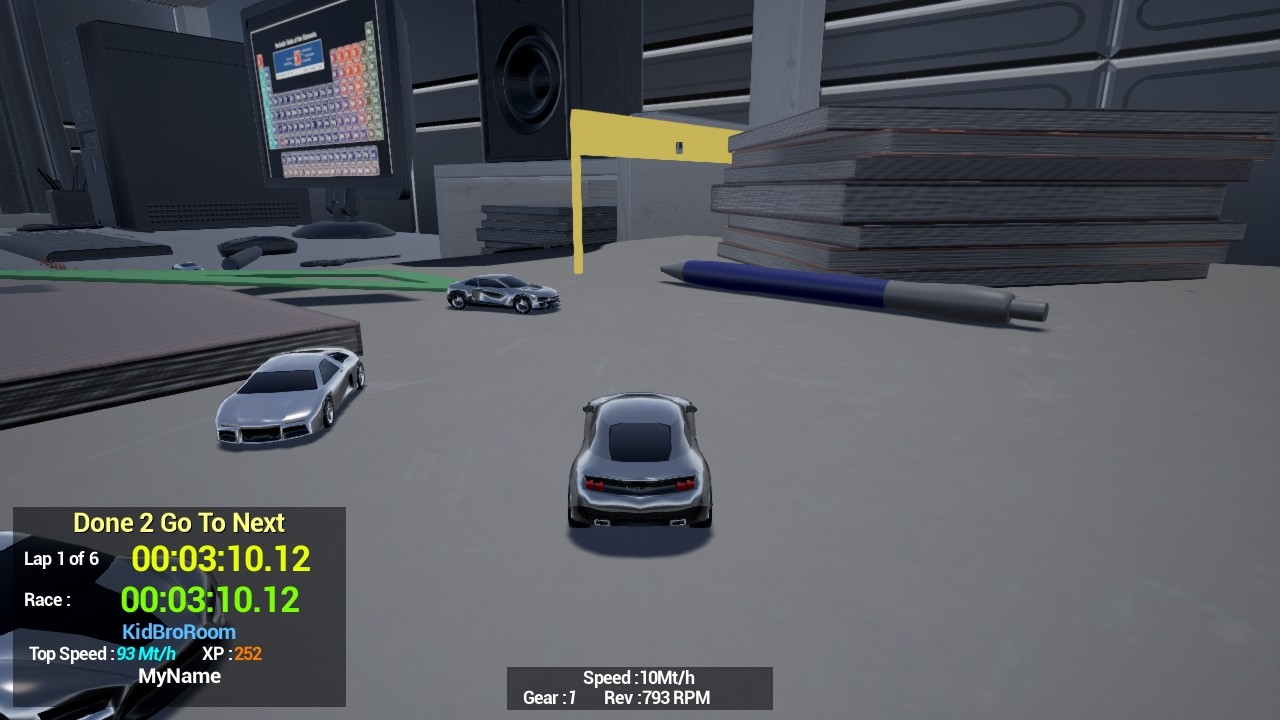
Task: Select the MyName player label
Action: [x=180, y=676]
